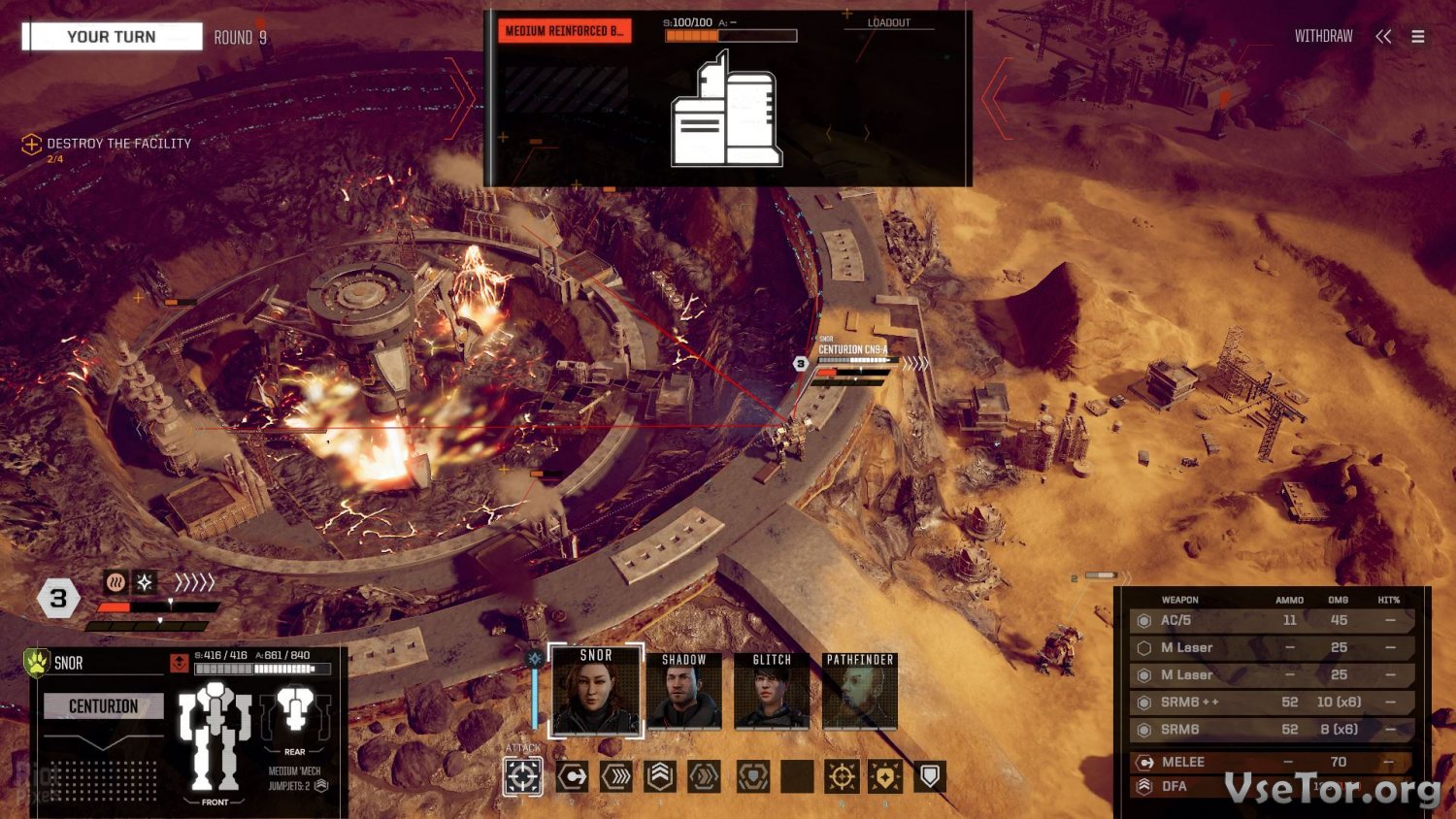Select the MELEE weapon row
The image size is (1456, 819).
(1272, 762)
